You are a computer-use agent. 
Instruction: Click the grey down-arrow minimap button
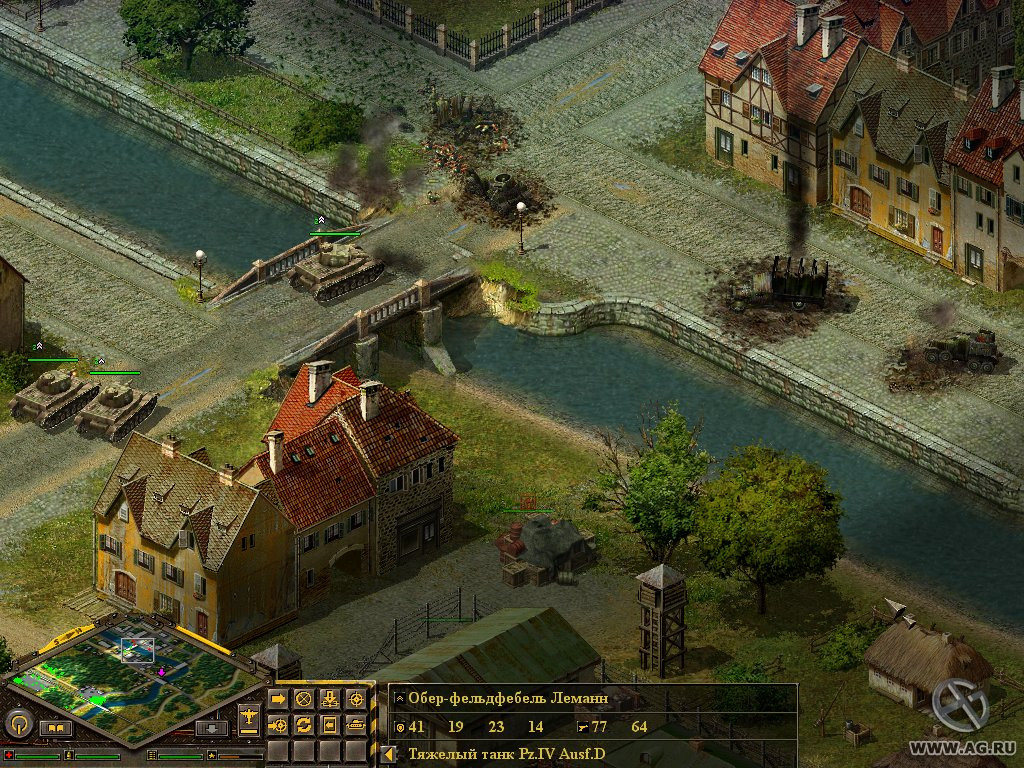tap(211, 728)
